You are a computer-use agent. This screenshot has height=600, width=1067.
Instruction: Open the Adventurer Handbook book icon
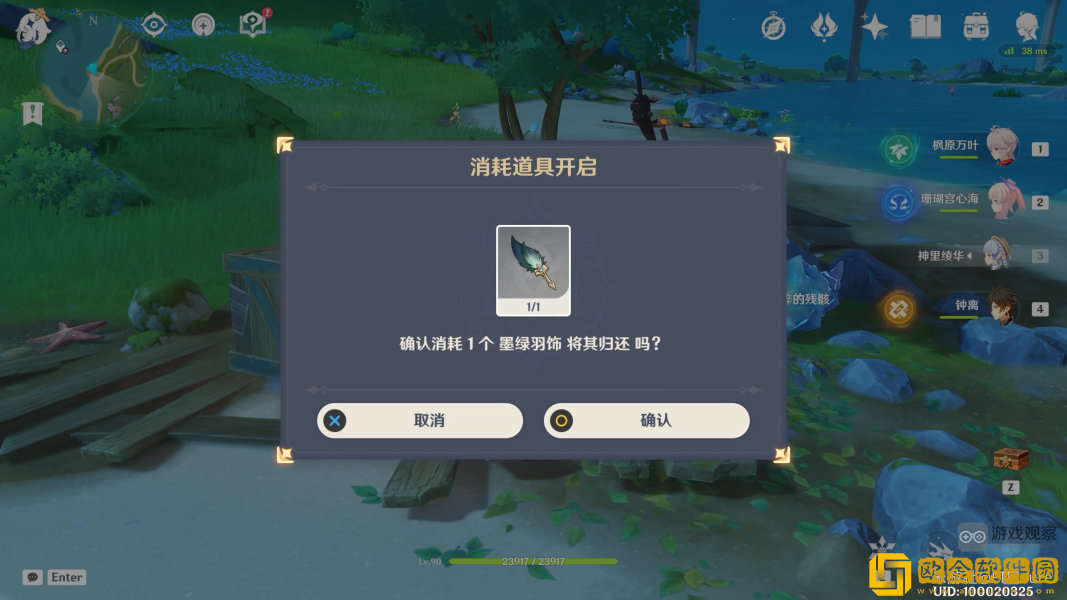pyautogui.click(x=926, y=27)
